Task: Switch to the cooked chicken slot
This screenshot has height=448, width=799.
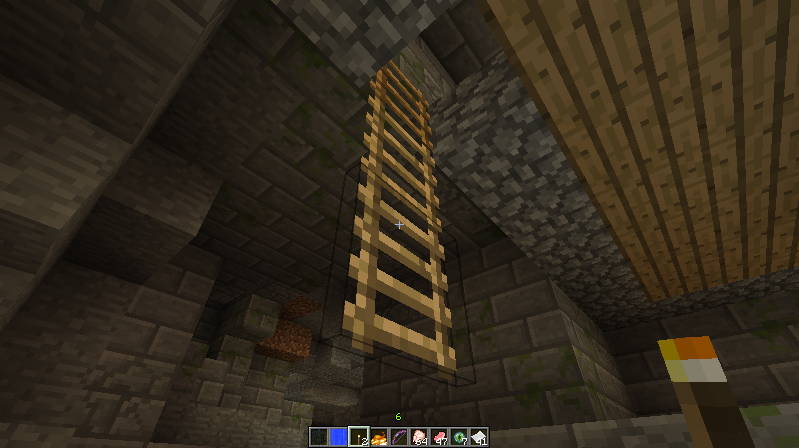Action: 379,437
